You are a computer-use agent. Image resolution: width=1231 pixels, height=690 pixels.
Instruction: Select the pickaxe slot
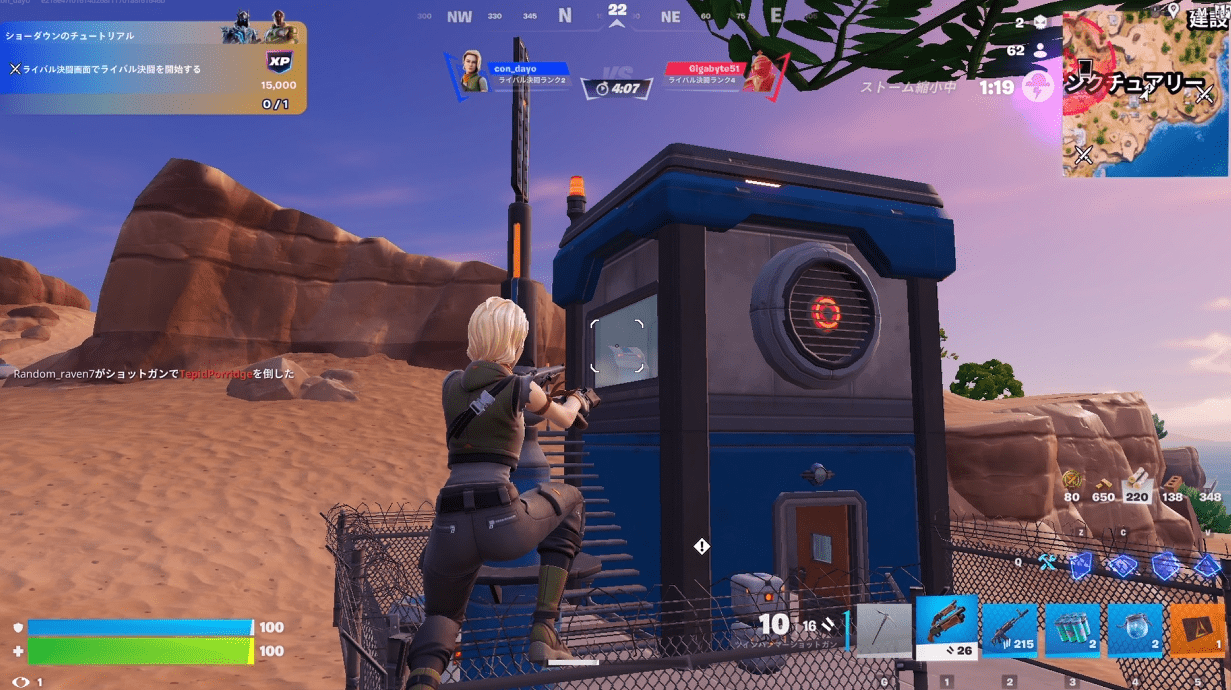(884, 631)
